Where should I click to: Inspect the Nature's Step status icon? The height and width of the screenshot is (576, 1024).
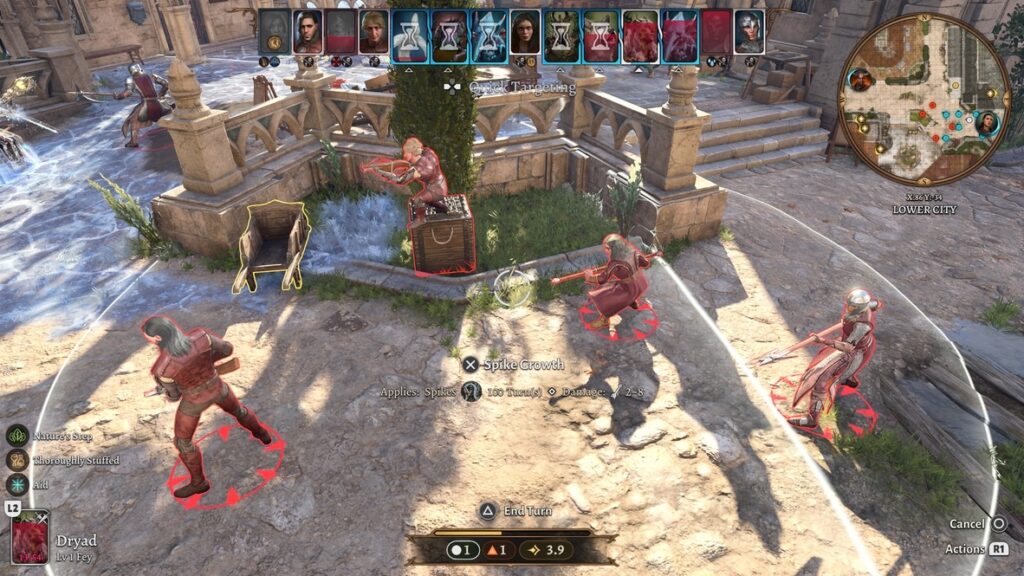click(x=17, y=436)
